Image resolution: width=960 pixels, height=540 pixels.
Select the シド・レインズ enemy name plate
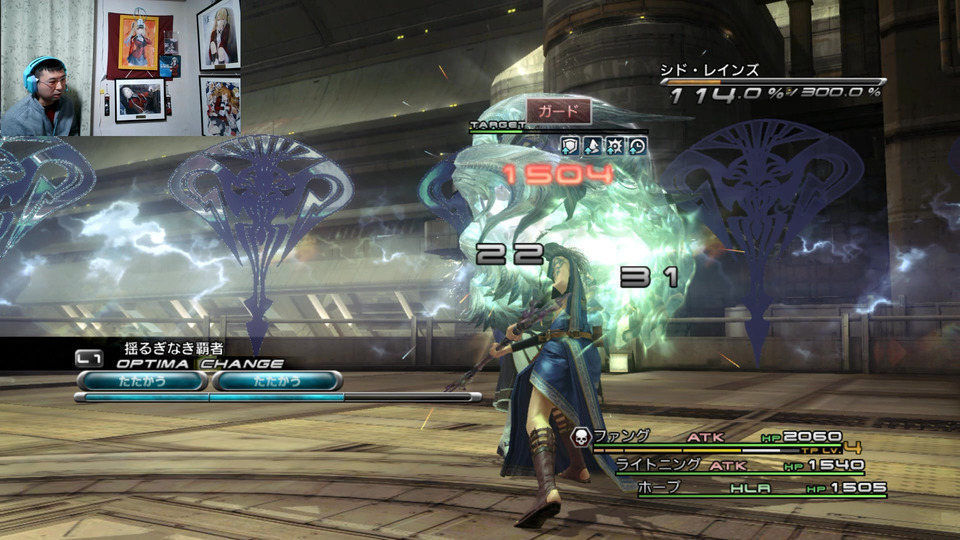click(x=710, y=70)
